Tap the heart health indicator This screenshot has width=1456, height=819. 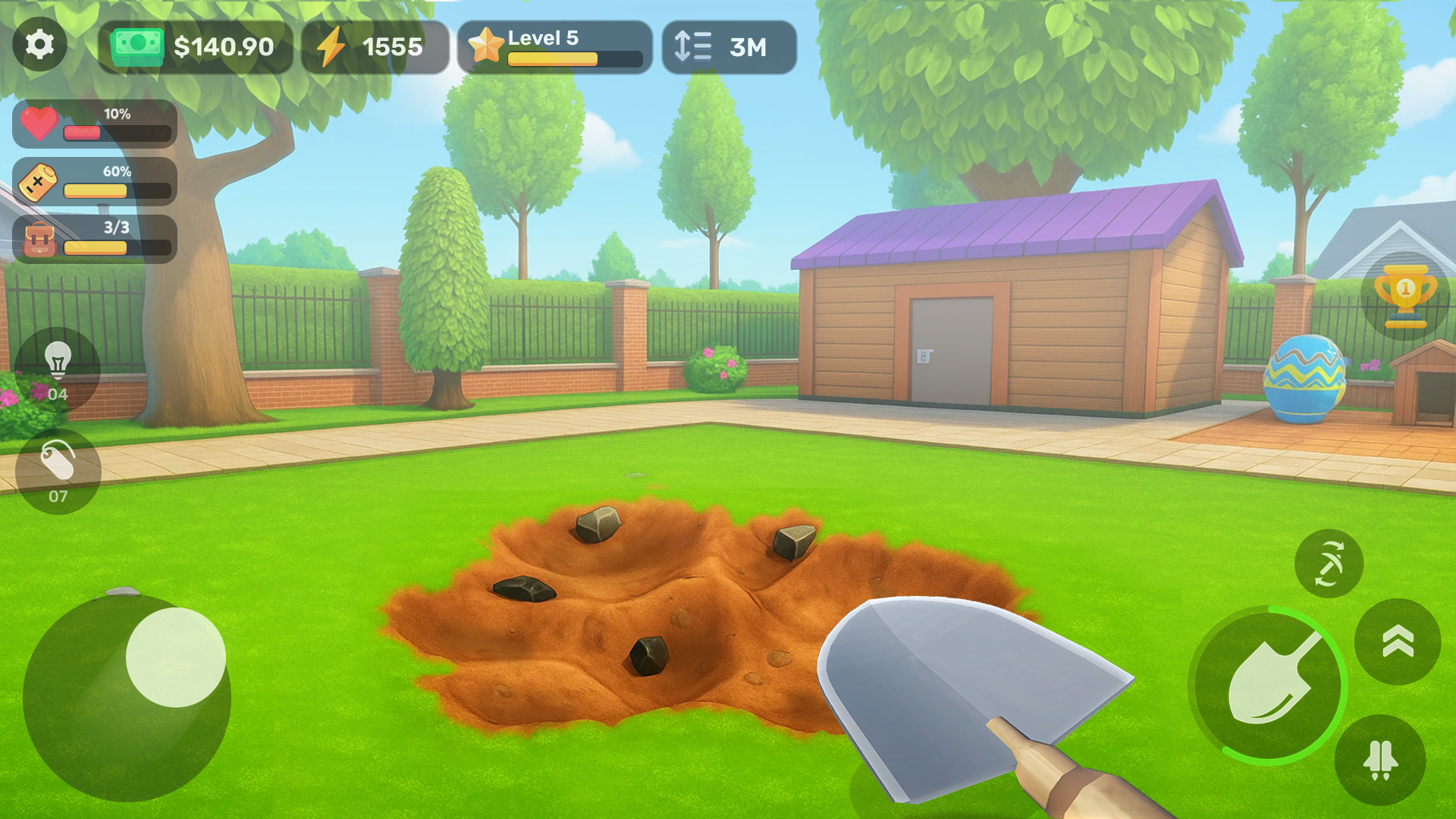(x=39, y=124)
